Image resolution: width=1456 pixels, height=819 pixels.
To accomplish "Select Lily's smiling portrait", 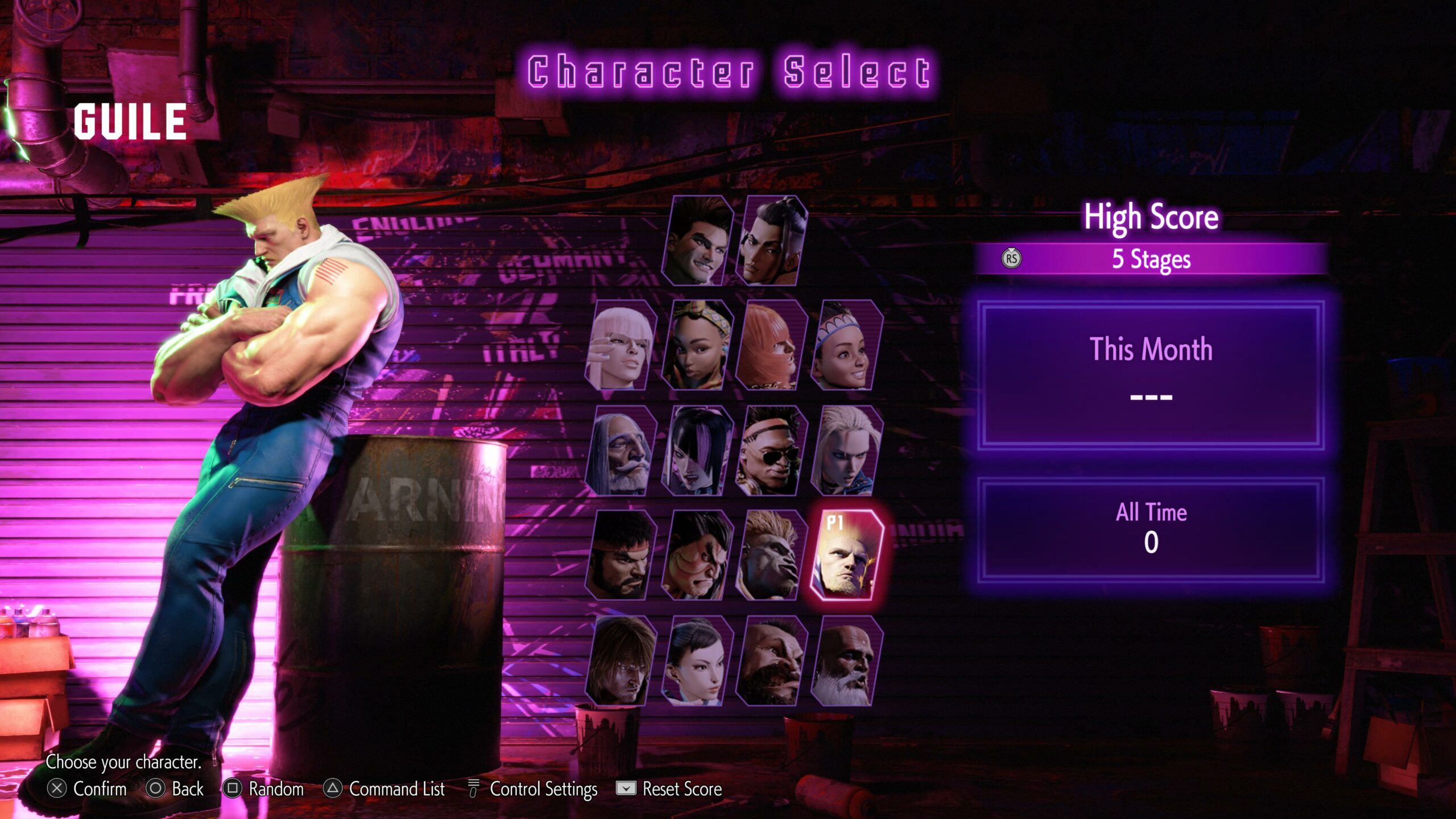I will [847, 345].
